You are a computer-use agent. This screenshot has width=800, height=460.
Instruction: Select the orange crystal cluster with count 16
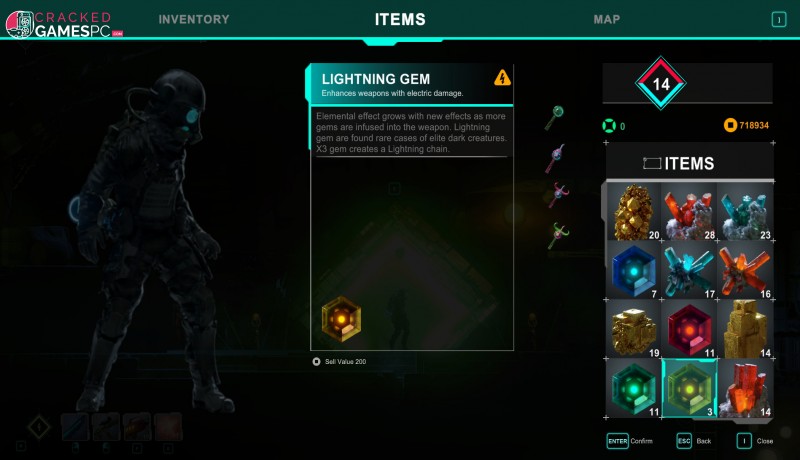click(x=744, y=270)
